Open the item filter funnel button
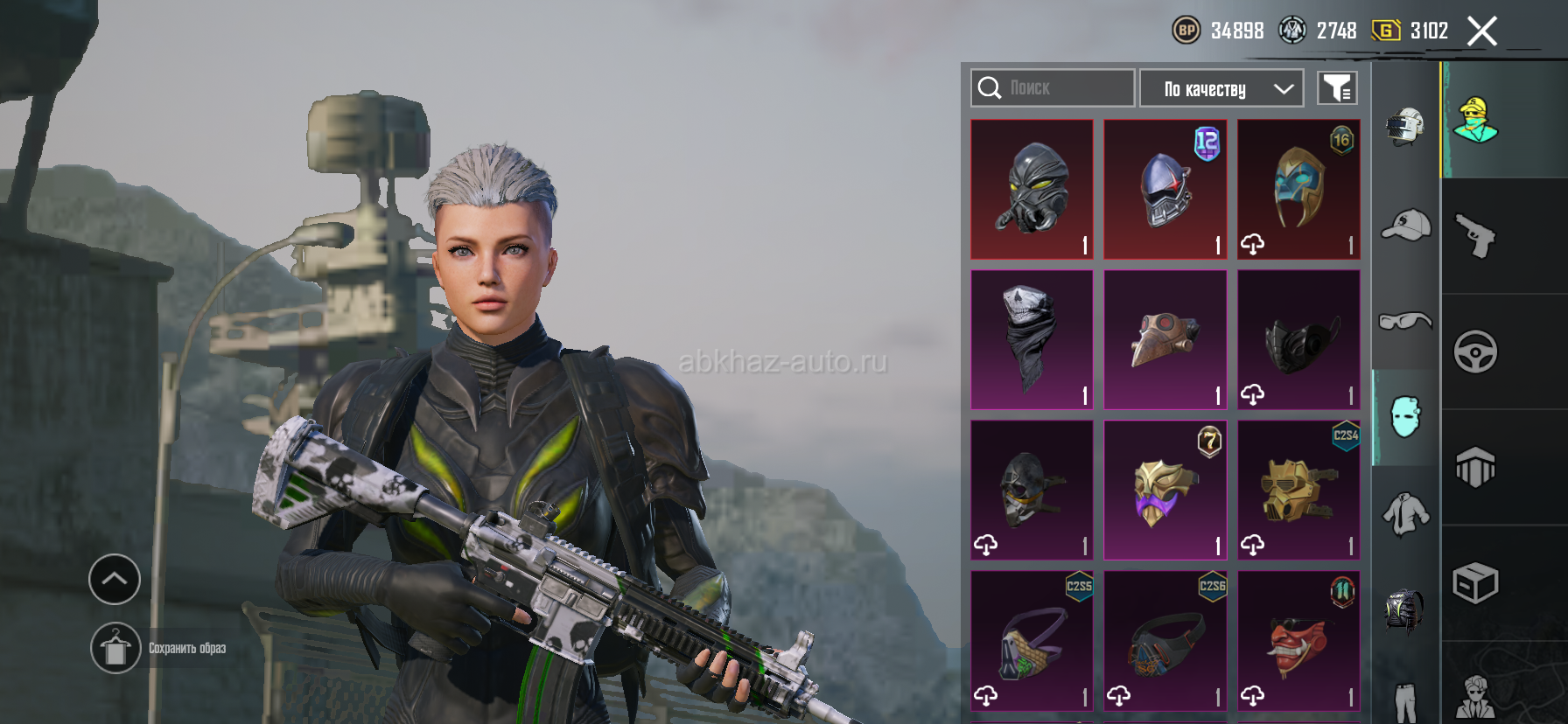The image size is (1568, 724). 1337,88
